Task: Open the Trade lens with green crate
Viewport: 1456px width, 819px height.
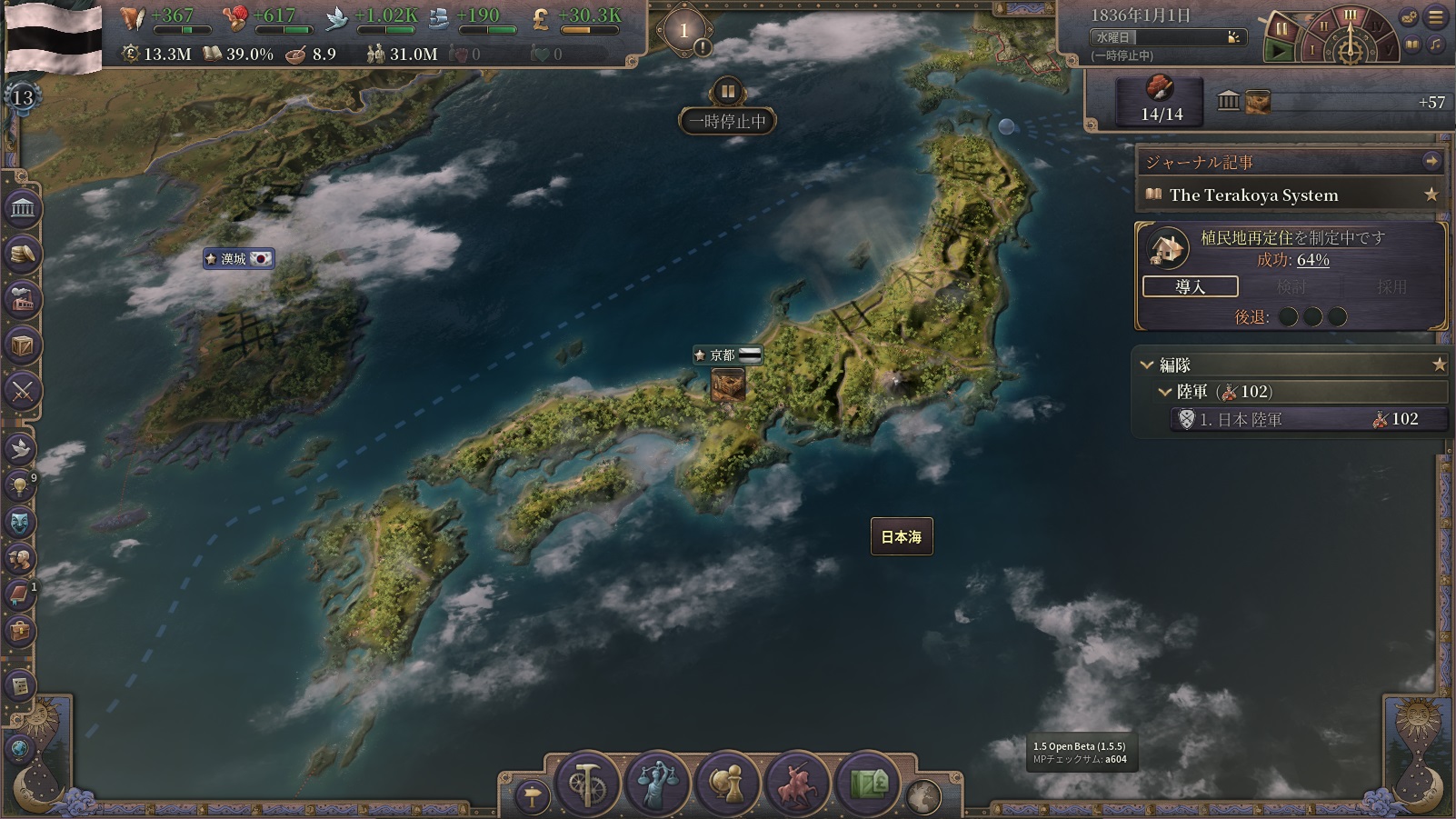Action: tap(868, 784)
